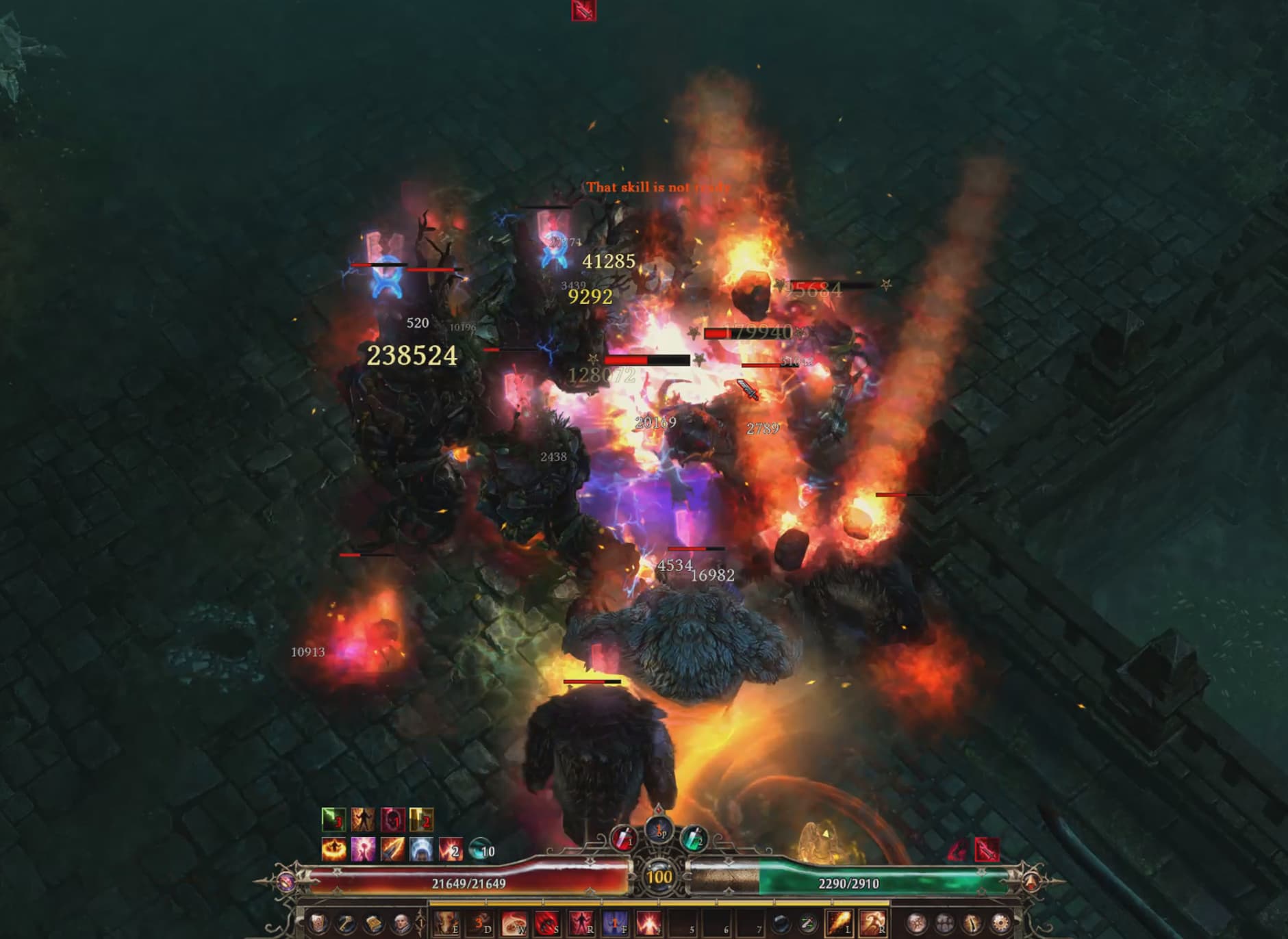The image size is (1288, 939).
Task: Open the shield crest menu icon
Action: [x=318, y=924]
